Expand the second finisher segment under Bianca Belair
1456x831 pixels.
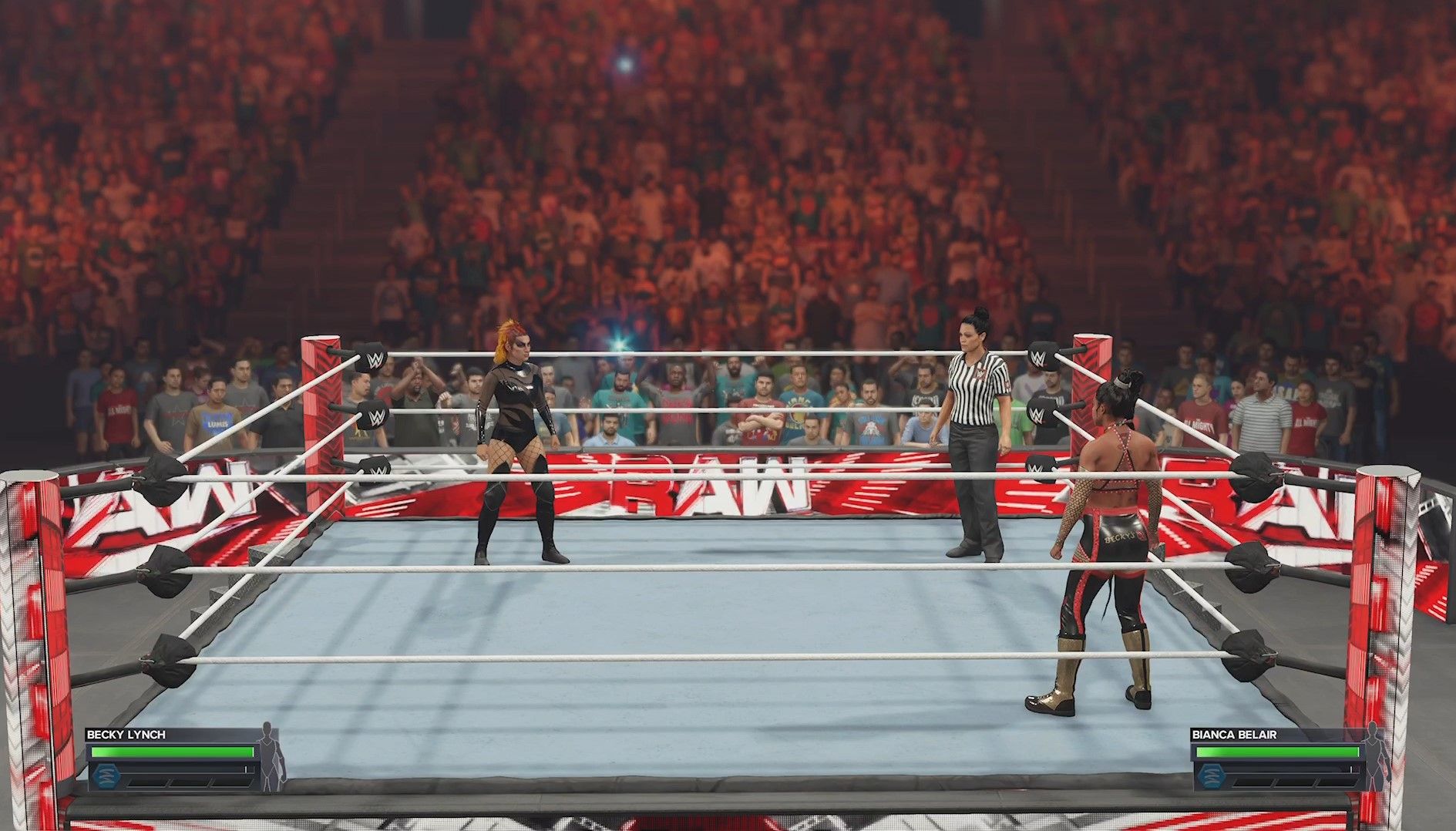[1294, 782]
